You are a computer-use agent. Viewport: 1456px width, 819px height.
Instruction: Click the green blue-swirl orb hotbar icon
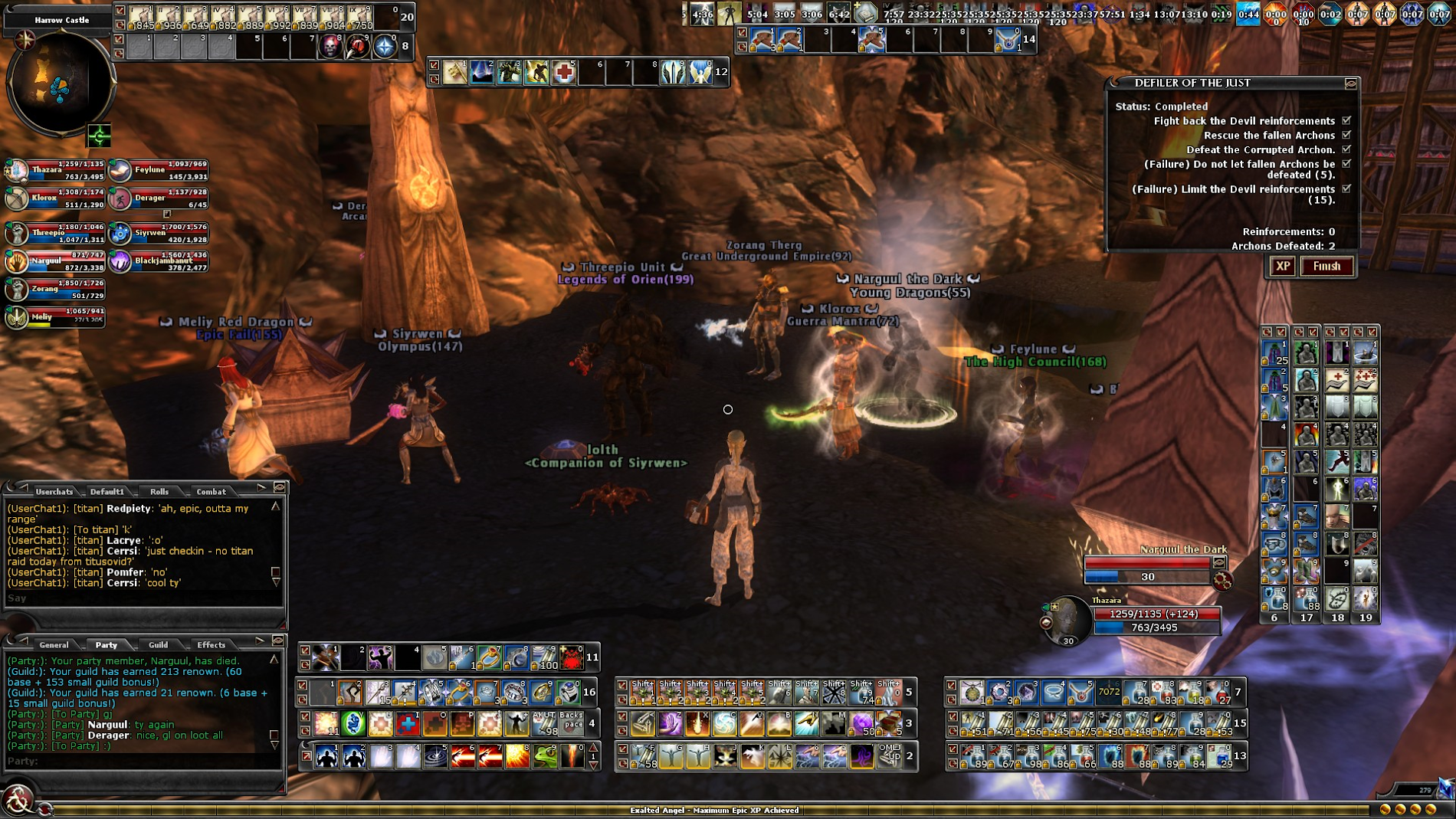click(353, 723)
